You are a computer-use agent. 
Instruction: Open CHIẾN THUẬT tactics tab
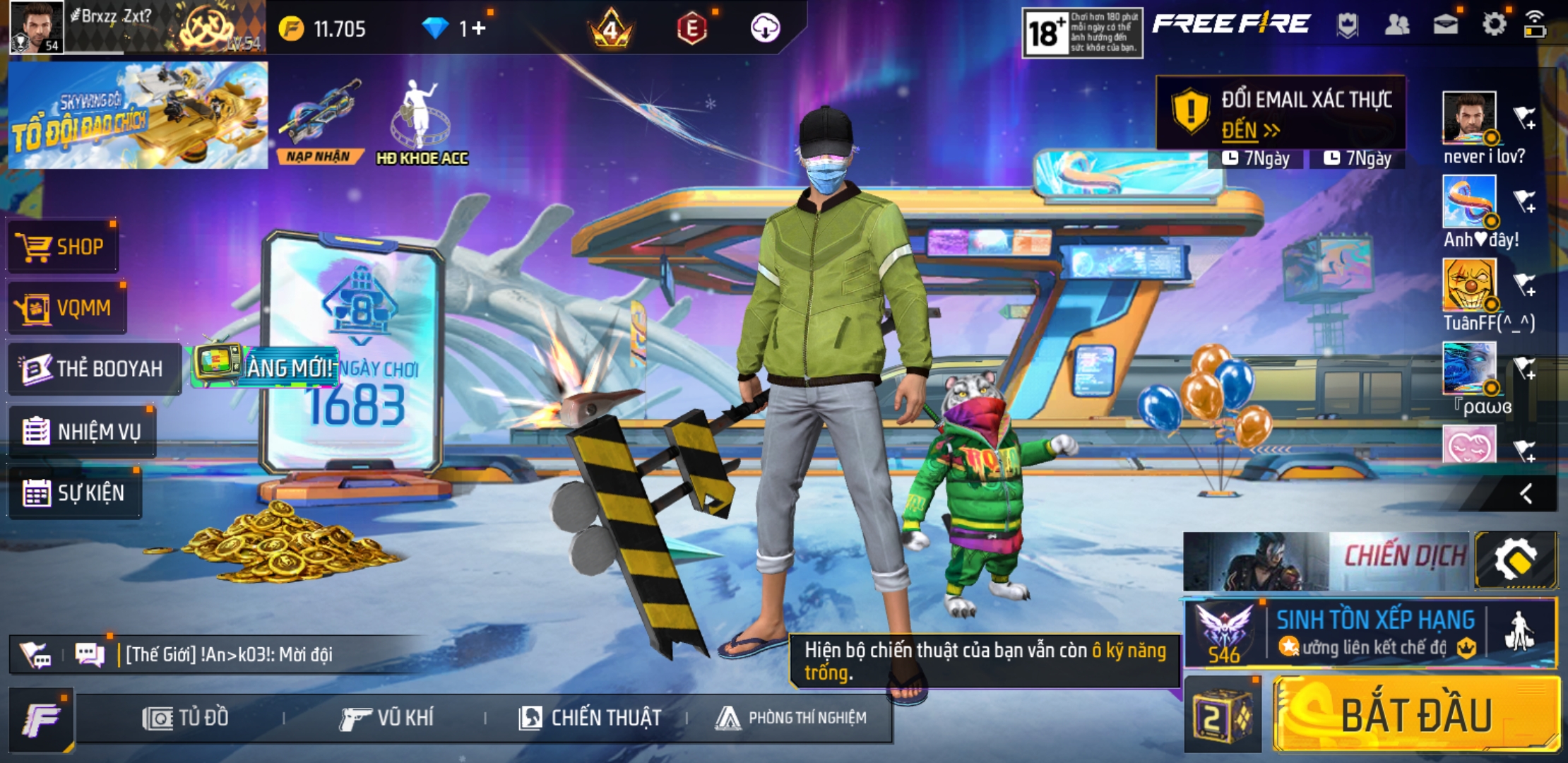click(590, 718)
